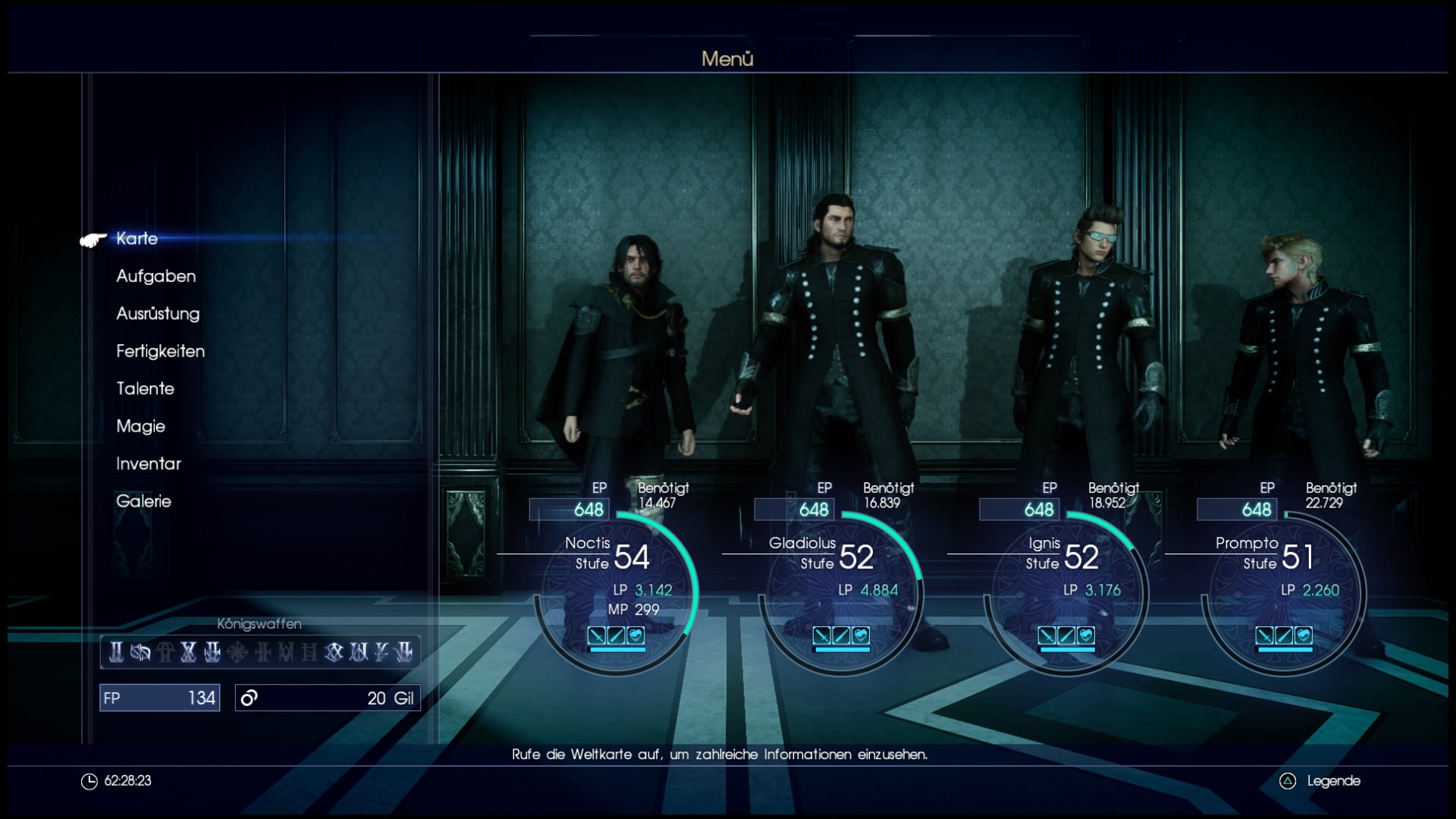Select Ausrüstung from the sidebar
This screenshot has height=819, width=1456.
(x=158, y=314)
